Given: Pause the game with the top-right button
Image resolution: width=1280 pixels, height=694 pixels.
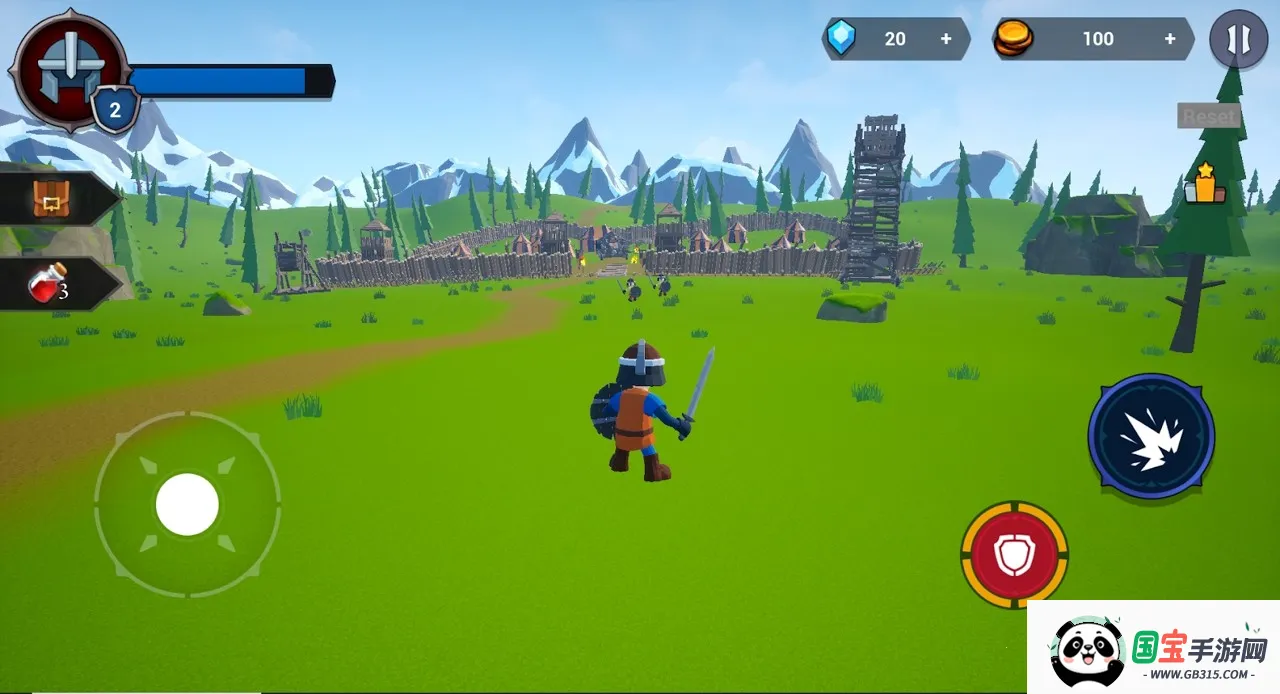Looking at the screenshot, I should pos(1238,40).
